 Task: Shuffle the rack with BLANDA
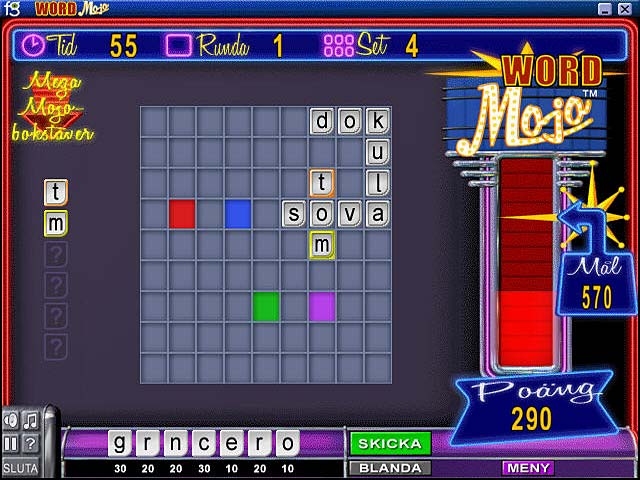pyautogui.click(x=389, y=467)
